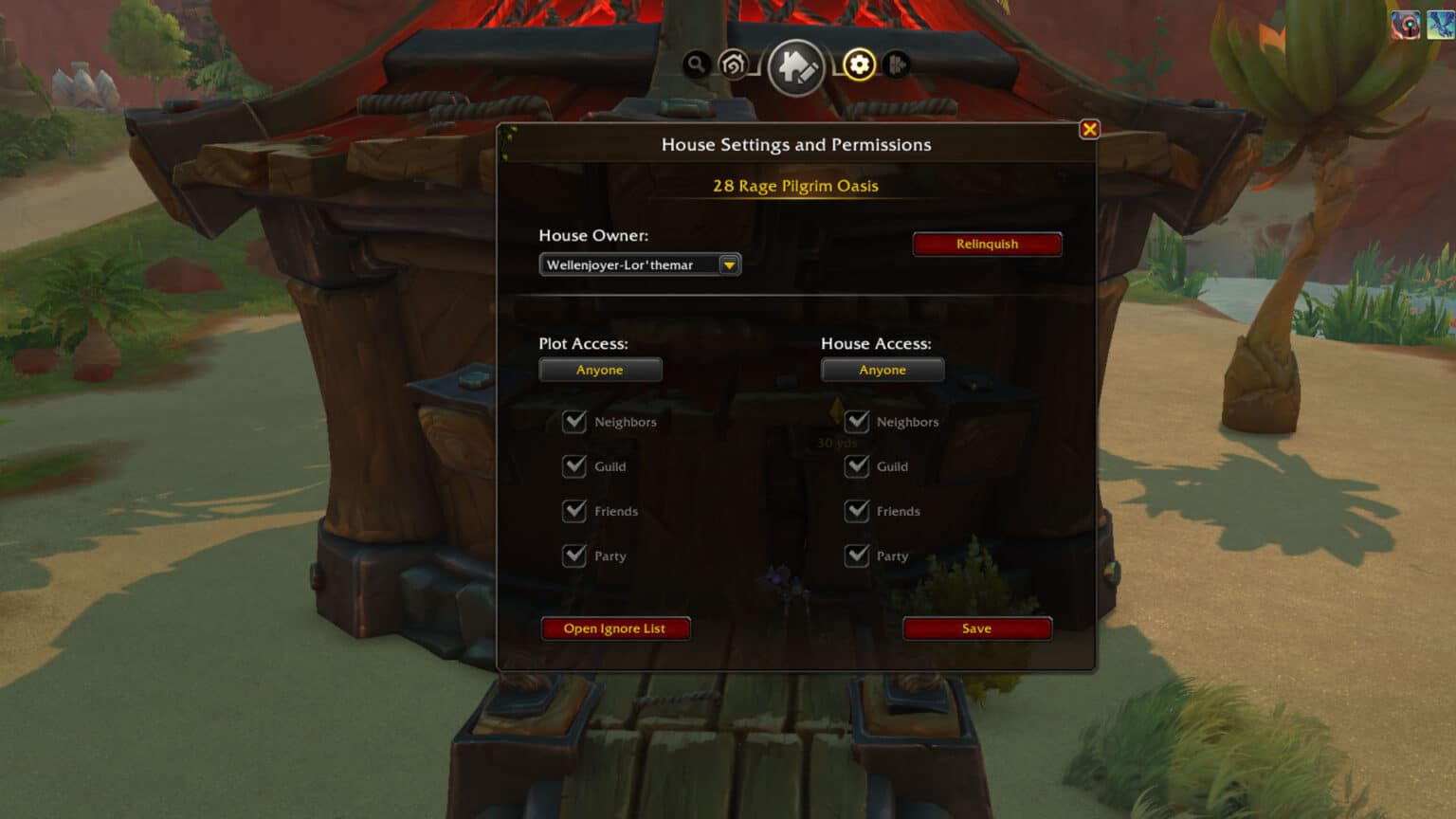Viewport: 1456px width, 819px height.
Task: Open the Ignore List
Action: tap(615, 628)
